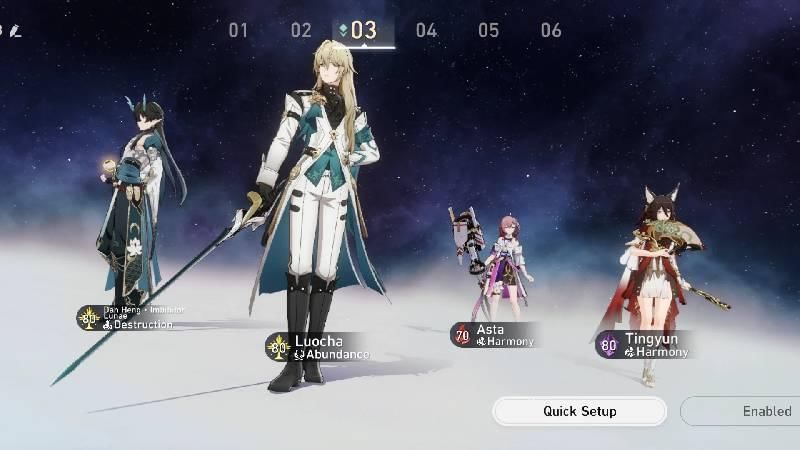Go to team tab 06
Screen dimensions: 800x450
pyautogui.click(x=551, y=30)
